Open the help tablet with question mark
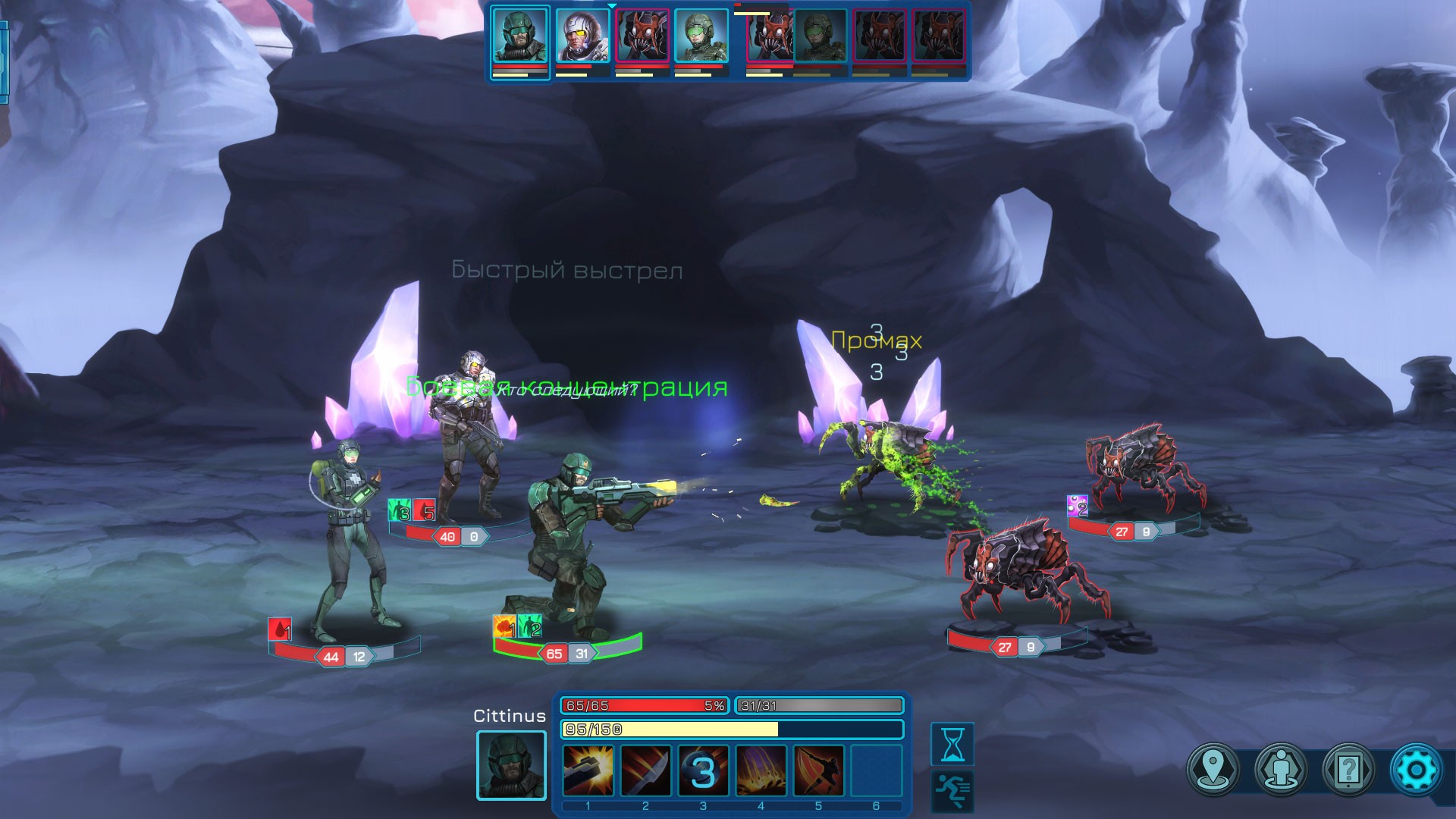 point(1348,770)
